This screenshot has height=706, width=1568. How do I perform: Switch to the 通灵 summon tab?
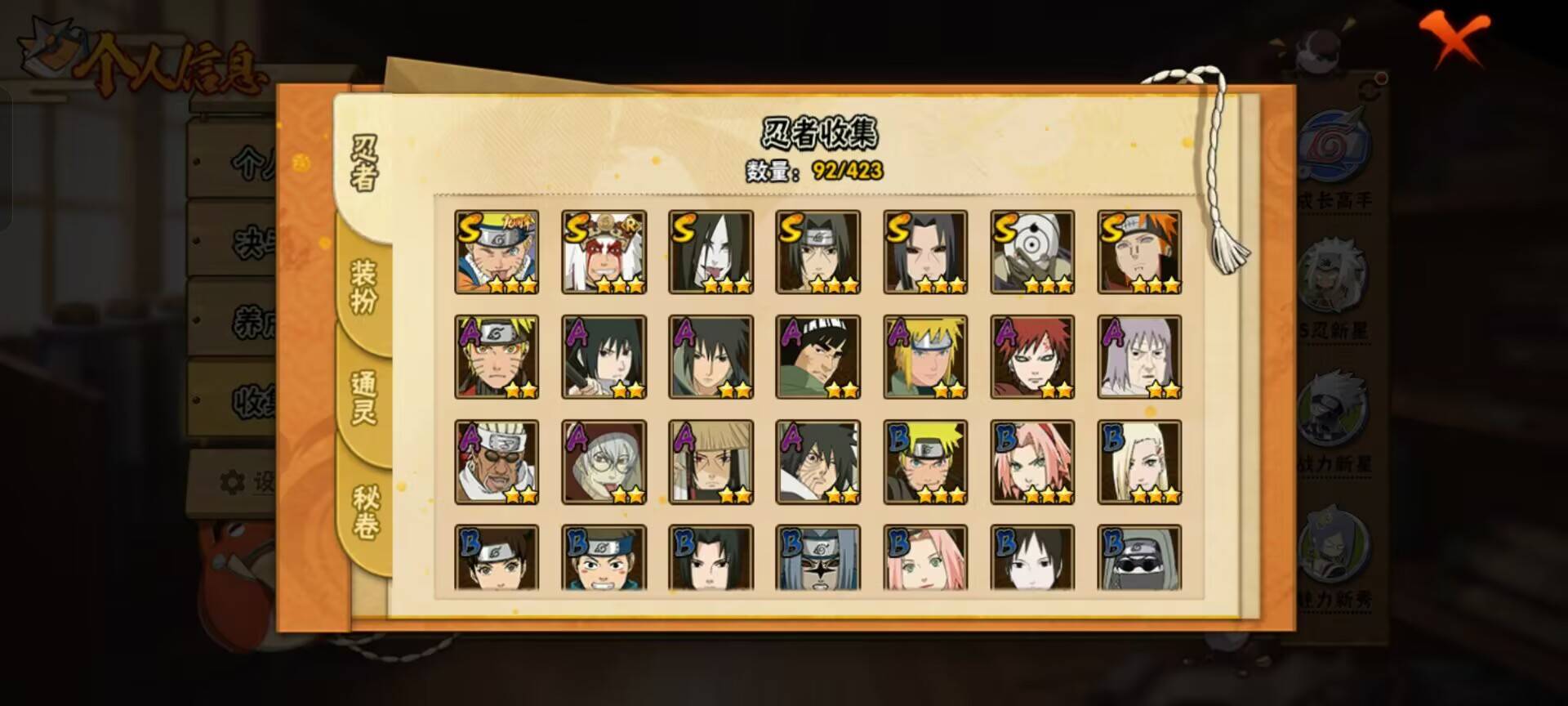pos(363,397)
